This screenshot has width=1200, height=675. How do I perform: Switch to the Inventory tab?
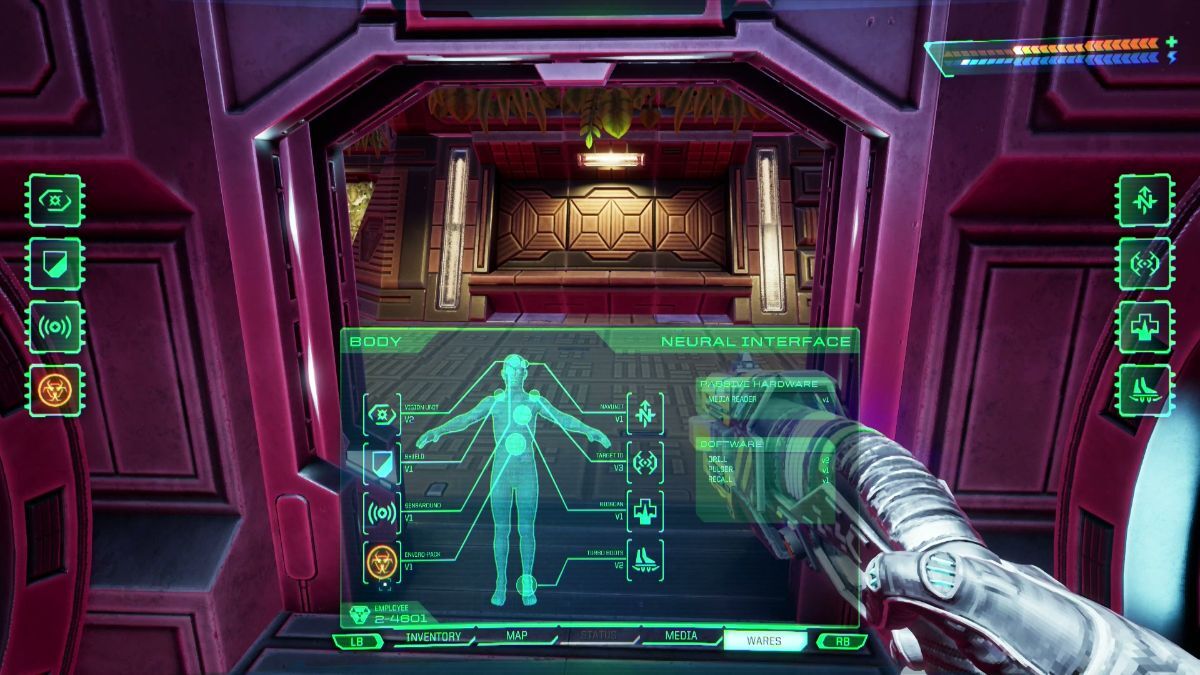point(434,637)
